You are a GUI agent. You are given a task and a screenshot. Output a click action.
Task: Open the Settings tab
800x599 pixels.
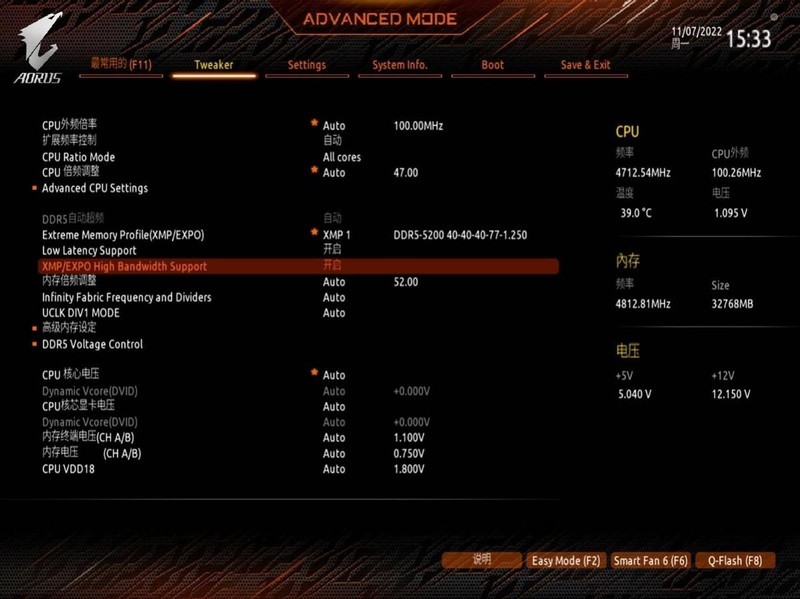point(307,65)
